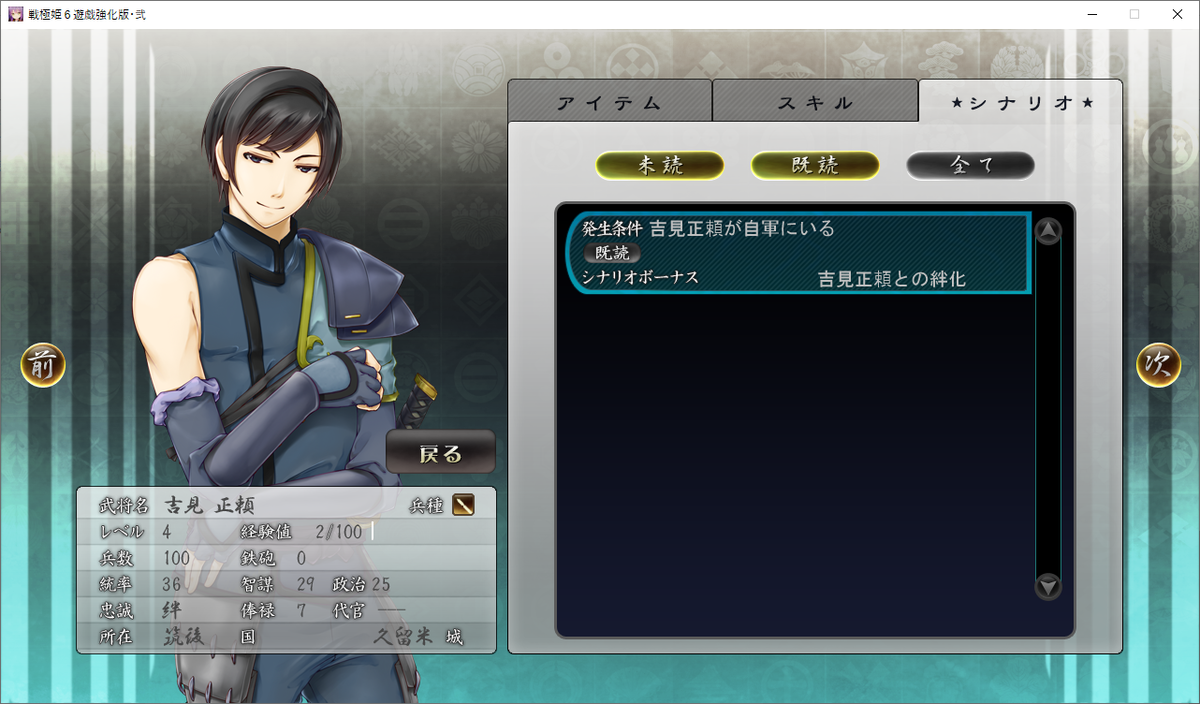Go to previous general with 前
Screen dimensions: 1200x704
pyautogui.click(x=43, y=365)
